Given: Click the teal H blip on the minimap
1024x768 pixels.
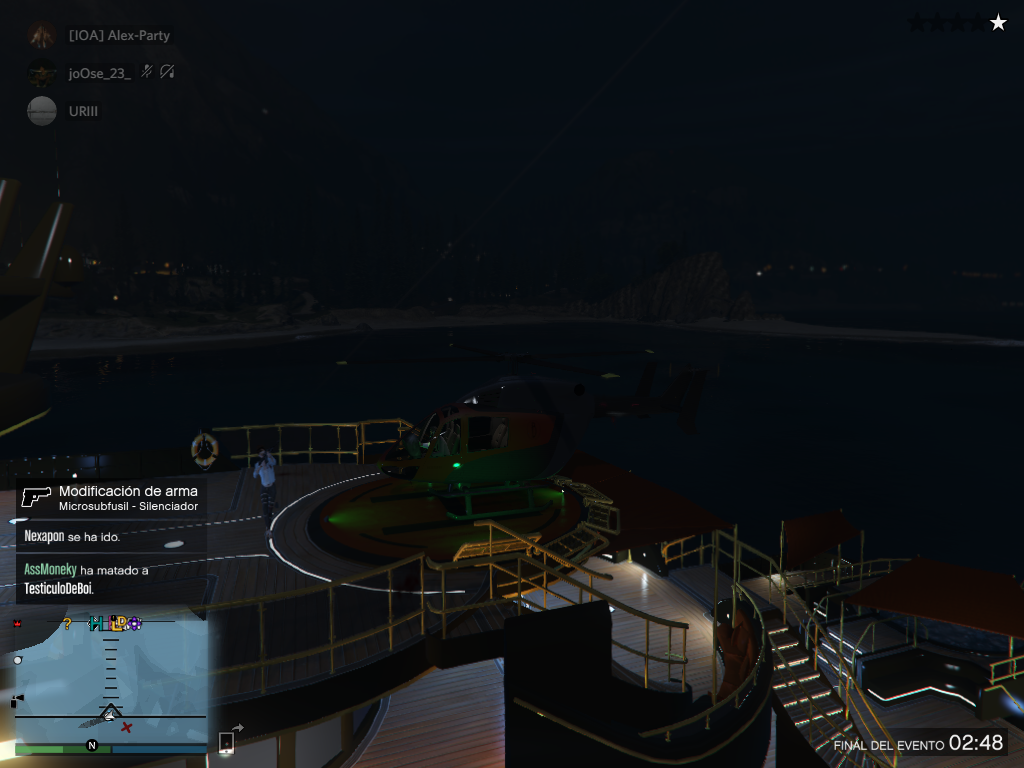Looking at the screenshot, I should point(96,624).
